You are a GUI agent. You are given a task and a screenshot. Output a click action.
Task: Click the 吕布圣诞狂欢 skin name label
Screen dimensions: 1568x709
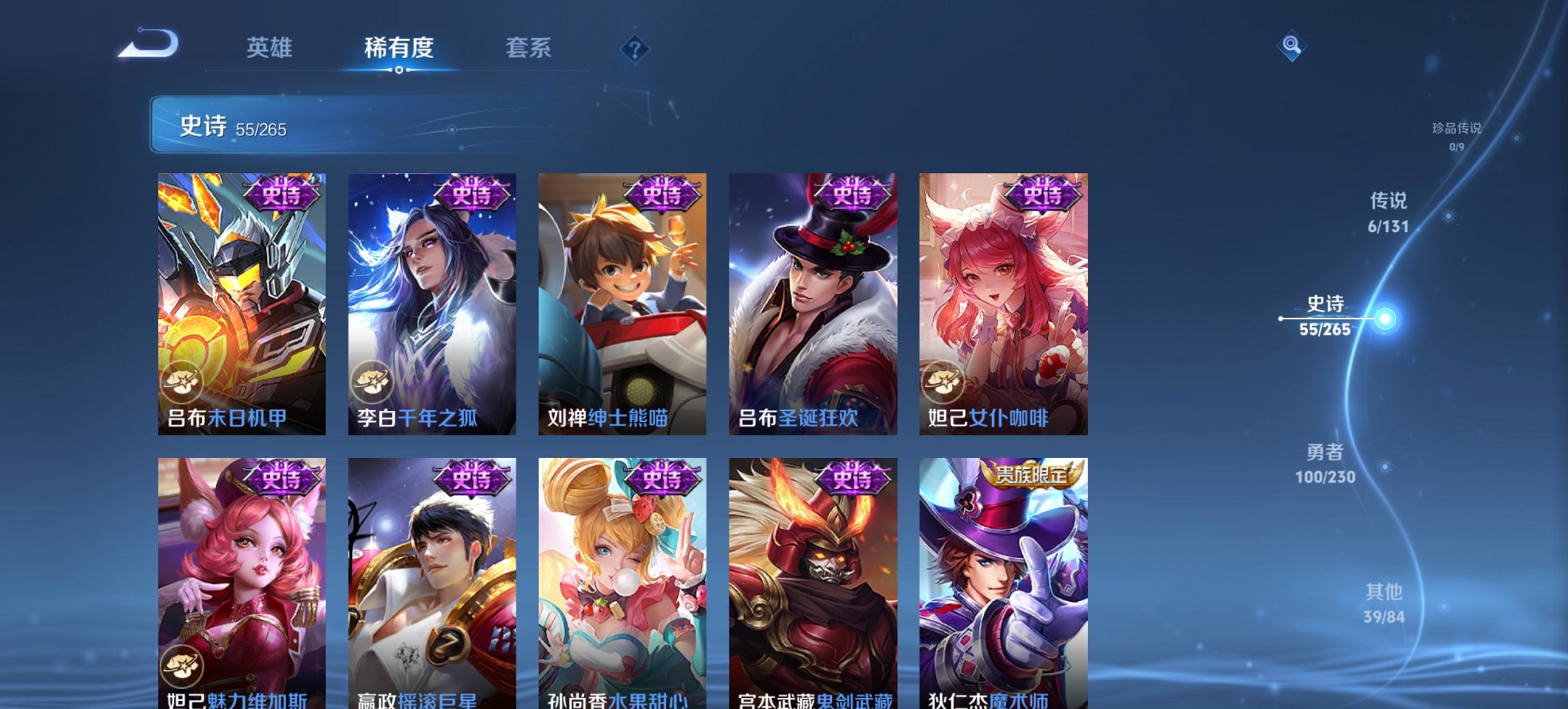[799, 417]
